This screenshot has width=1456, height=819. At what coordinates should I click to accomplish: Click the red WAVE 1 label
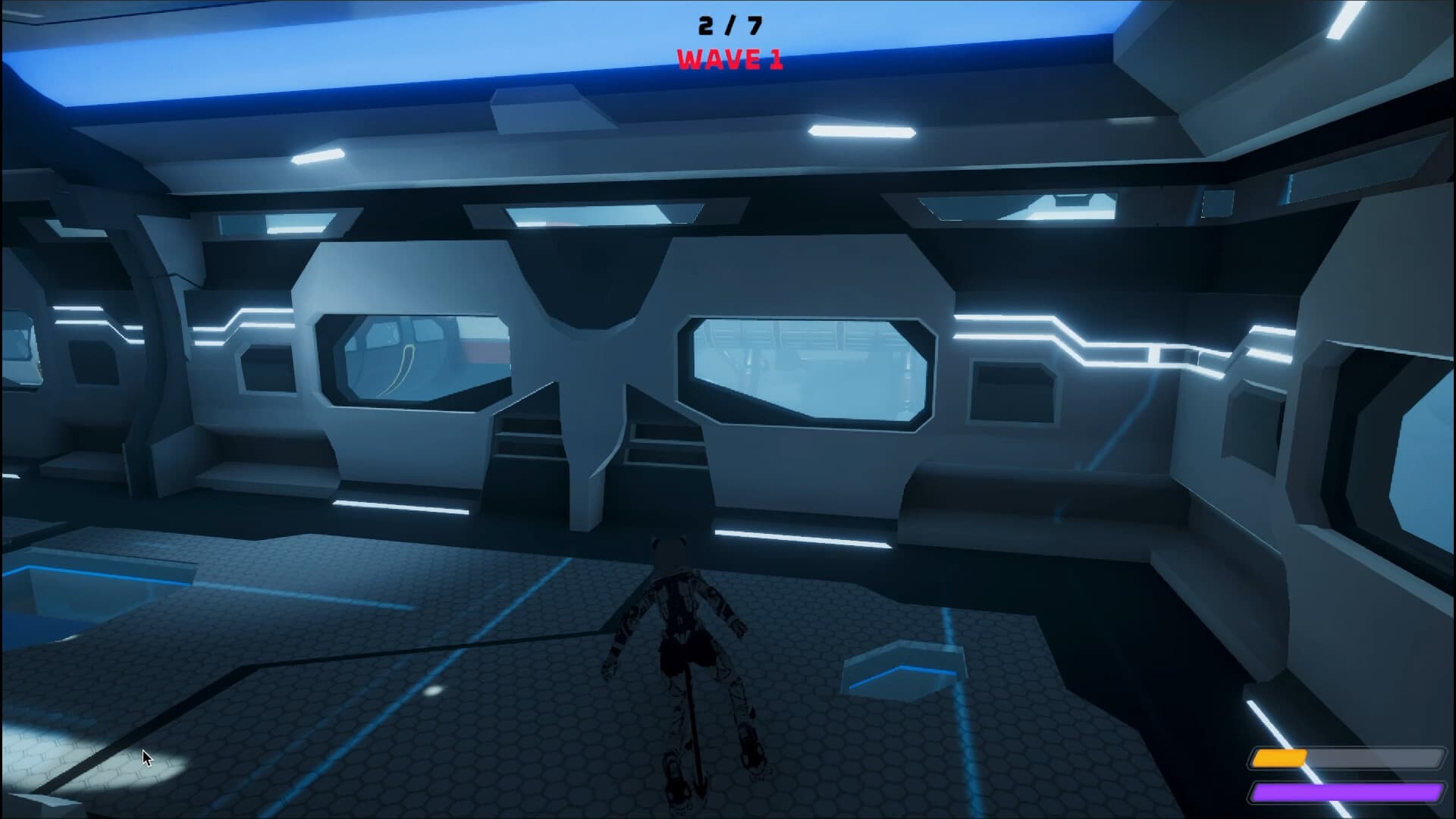[729, 57]
